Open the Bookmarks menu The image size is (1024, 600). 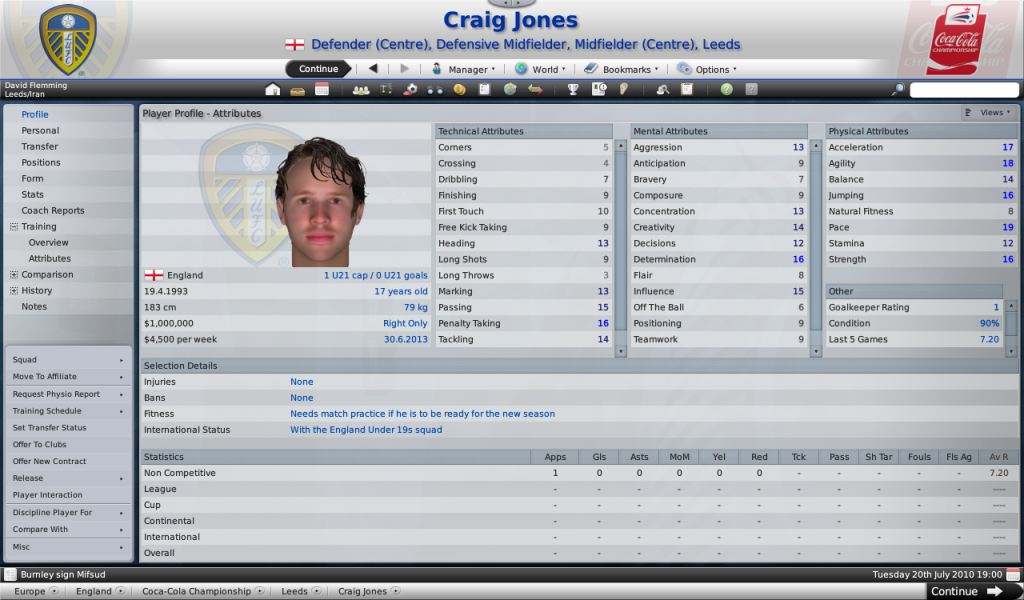(623, 69)
